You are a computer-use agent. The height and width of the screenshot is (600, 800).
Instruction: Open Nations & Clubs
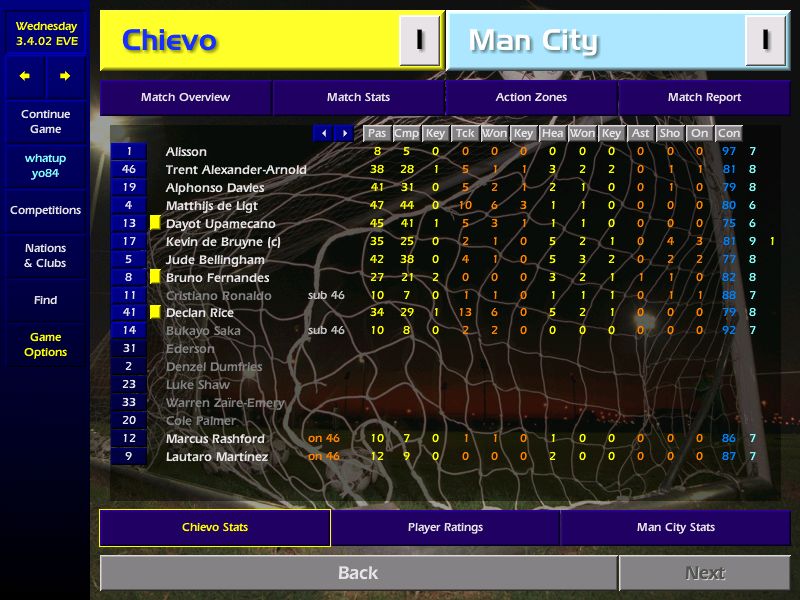(x=45, y=255)
